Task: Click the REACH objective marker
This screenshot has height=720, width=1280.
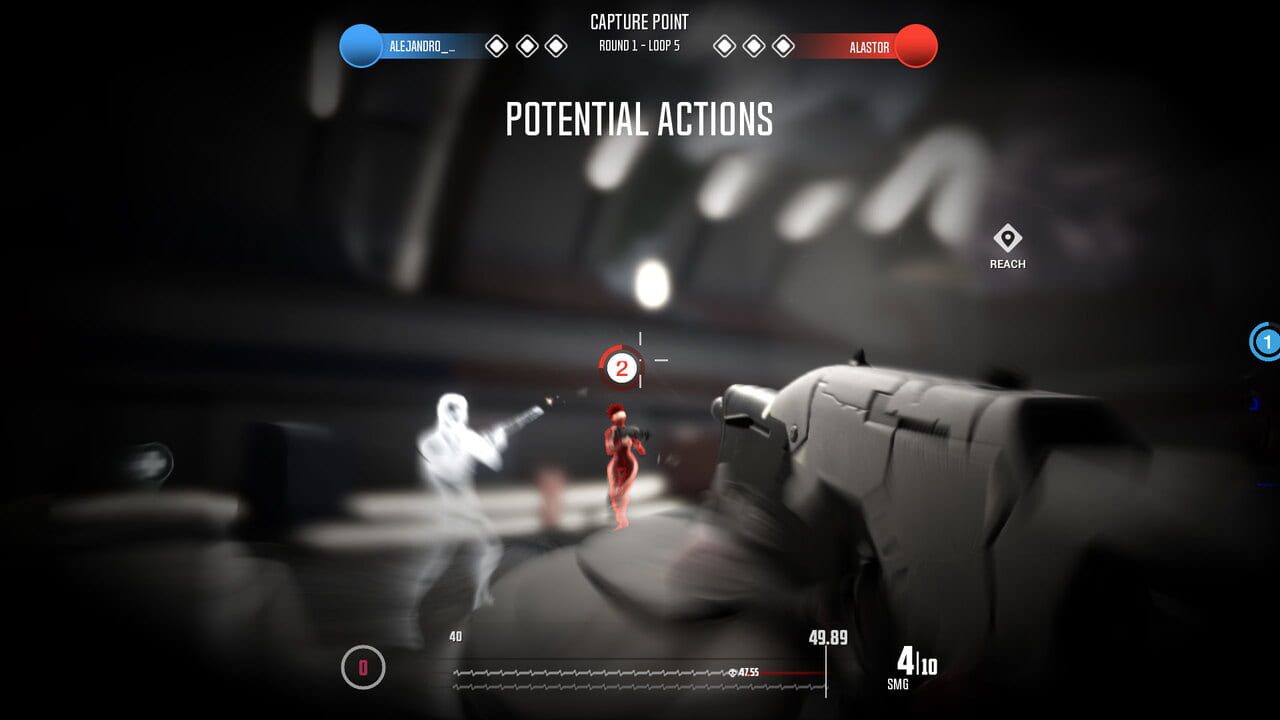Action: pyautogui.click(x=1007, y=240)
